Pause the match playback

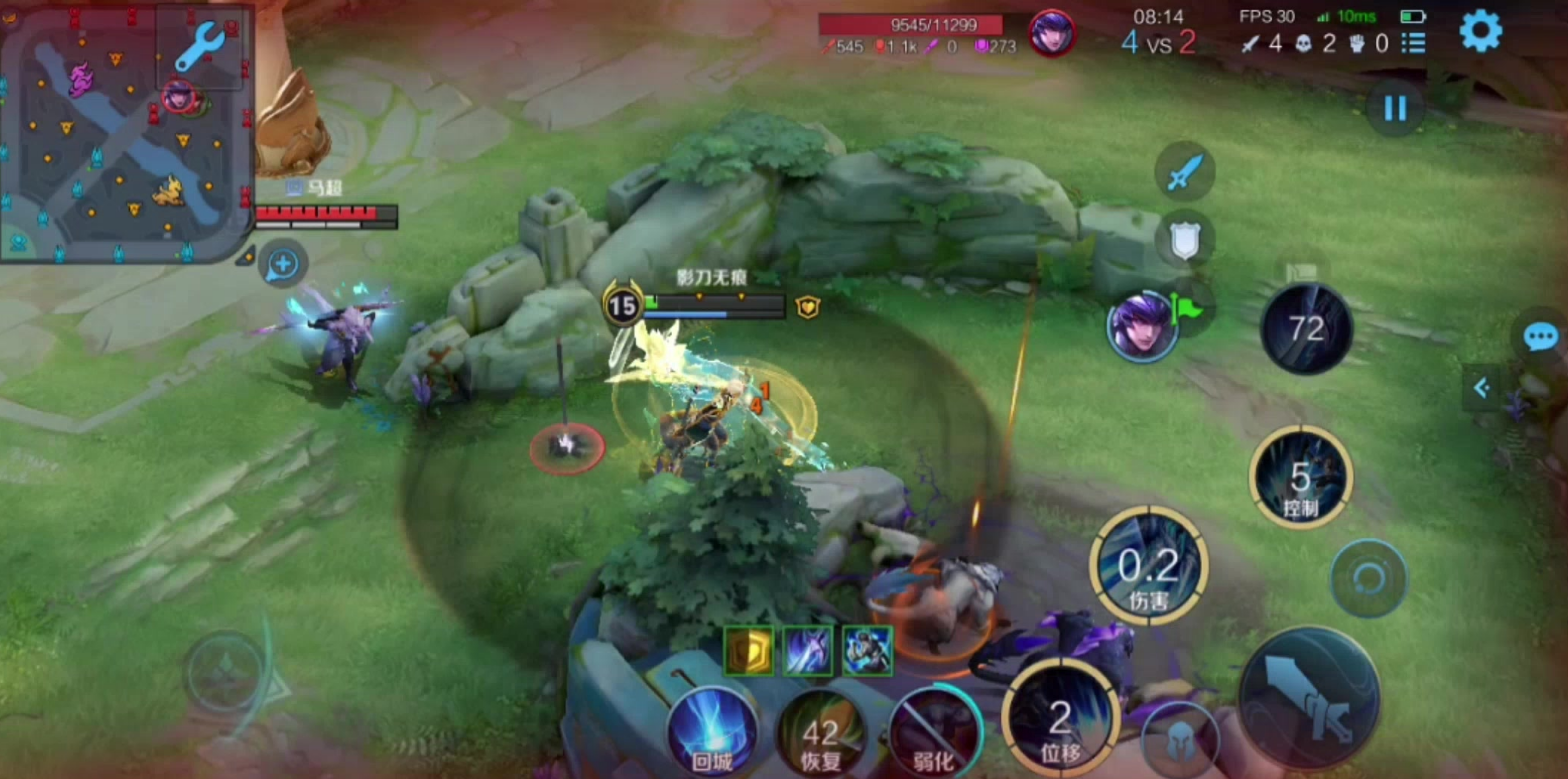[x=1395, y=107]
